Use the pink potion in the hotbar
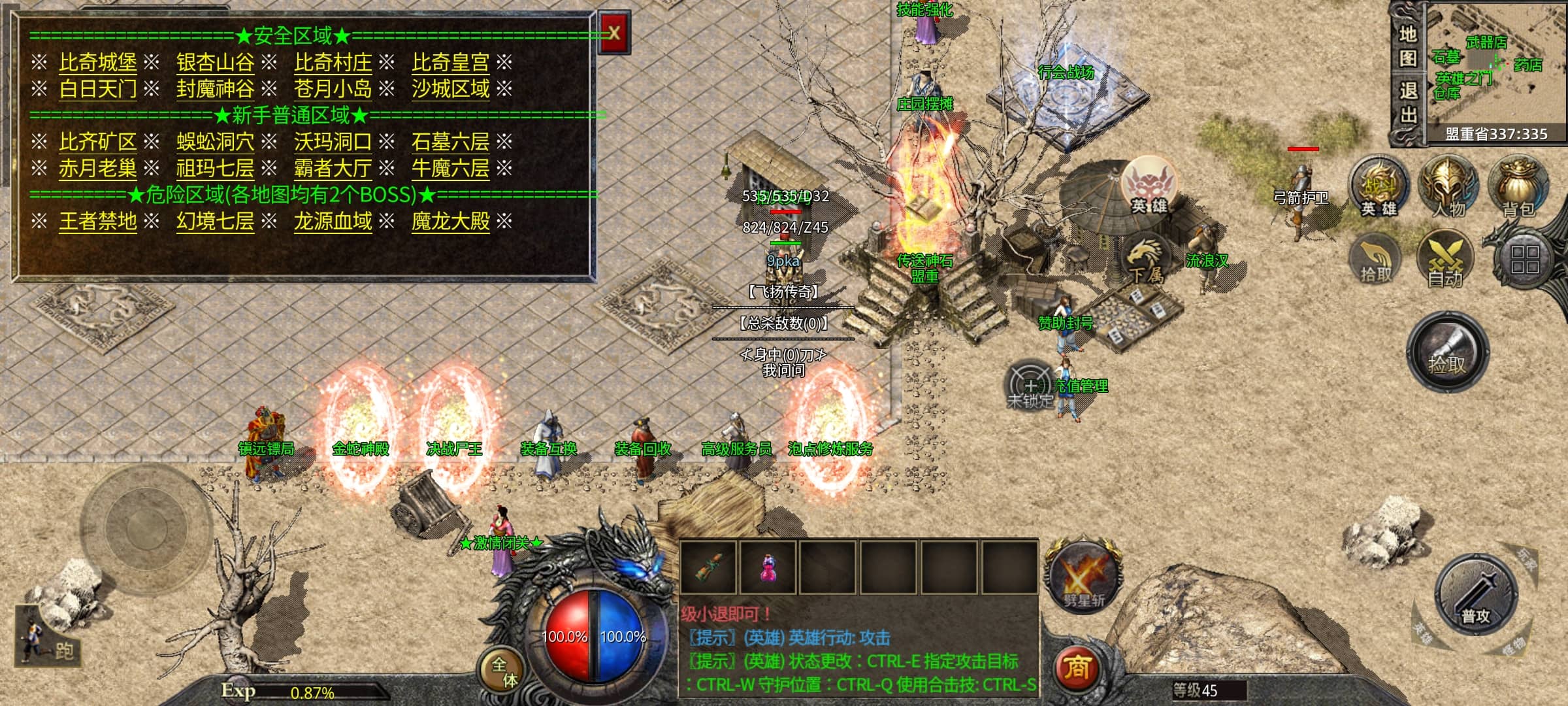1568x706 pixels. pyautogui.click(x=768, y=566)
